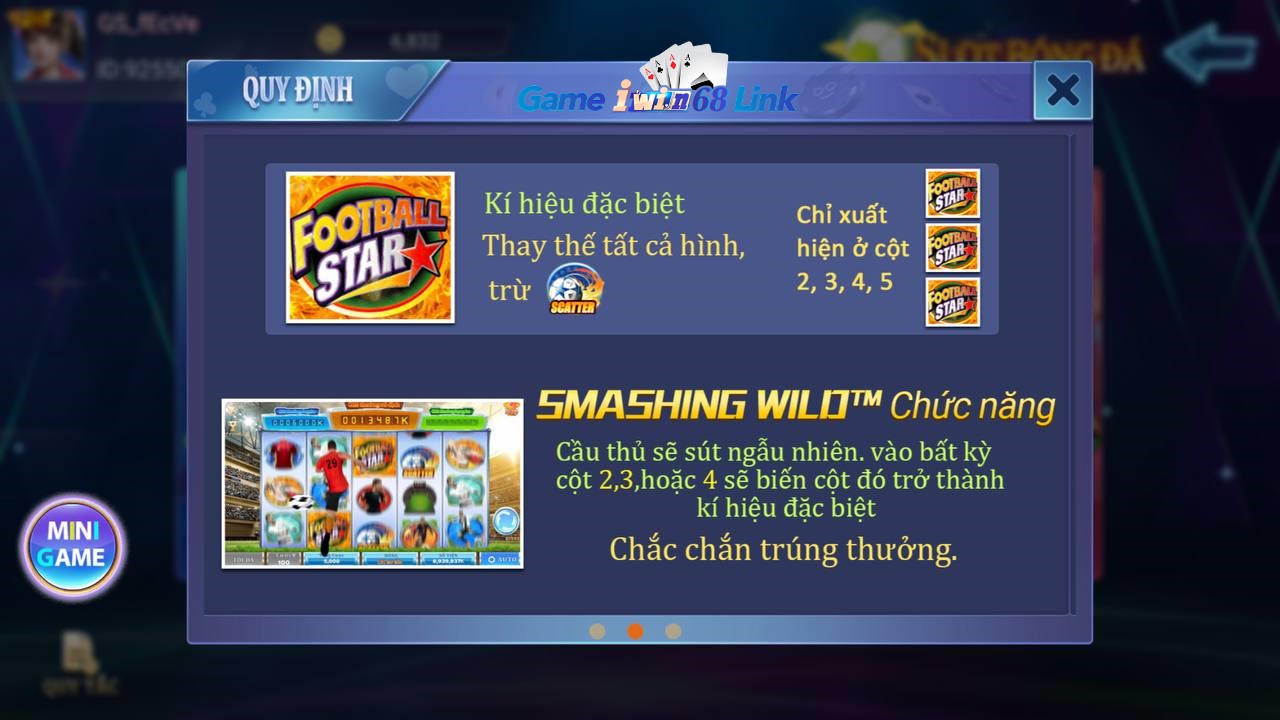Open the Smashing Wild slot machine screenshot
This screenshot has height=720, width=1280.
pyautogui.click(x=371, y=482)
